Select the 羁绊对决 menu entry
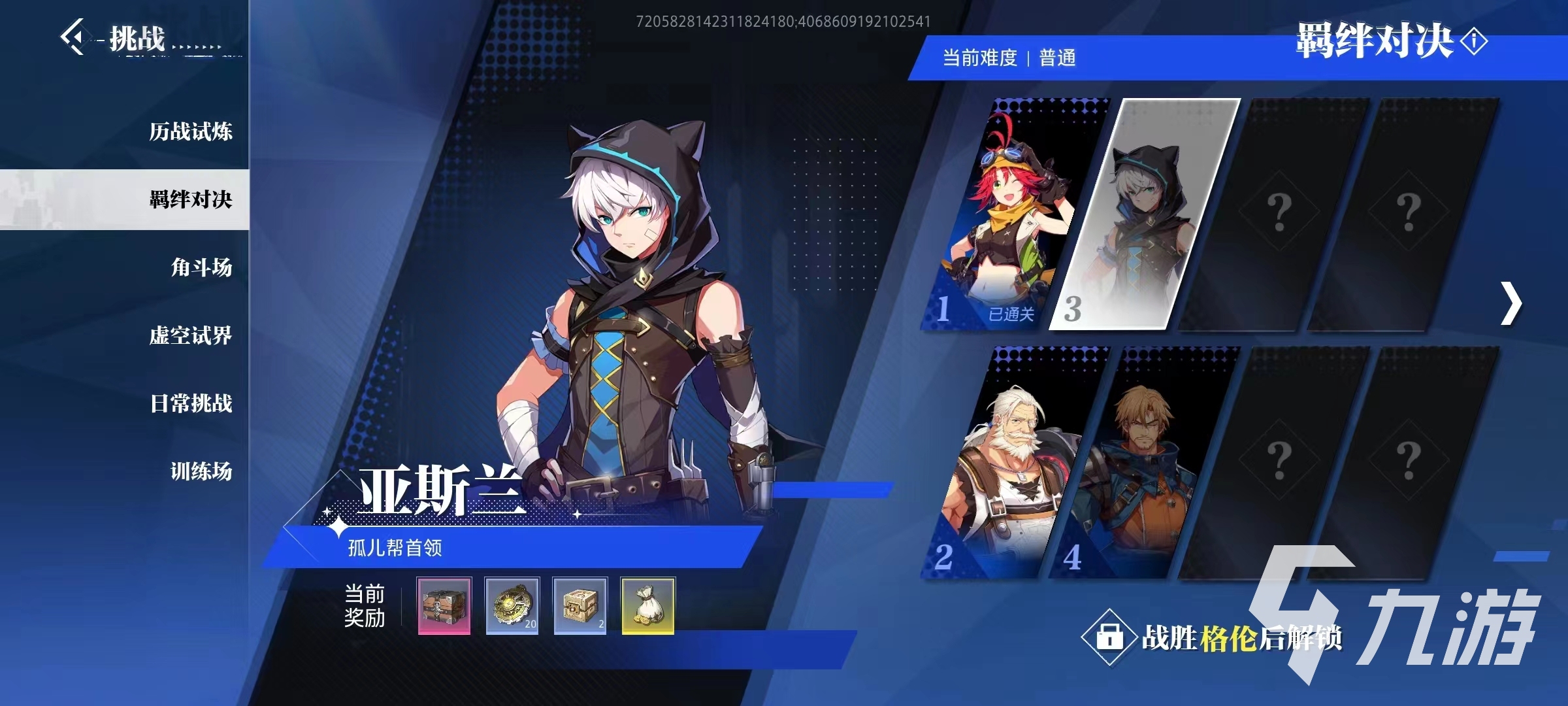This screenshot has width=1568, height=706. tap(190, 199)
